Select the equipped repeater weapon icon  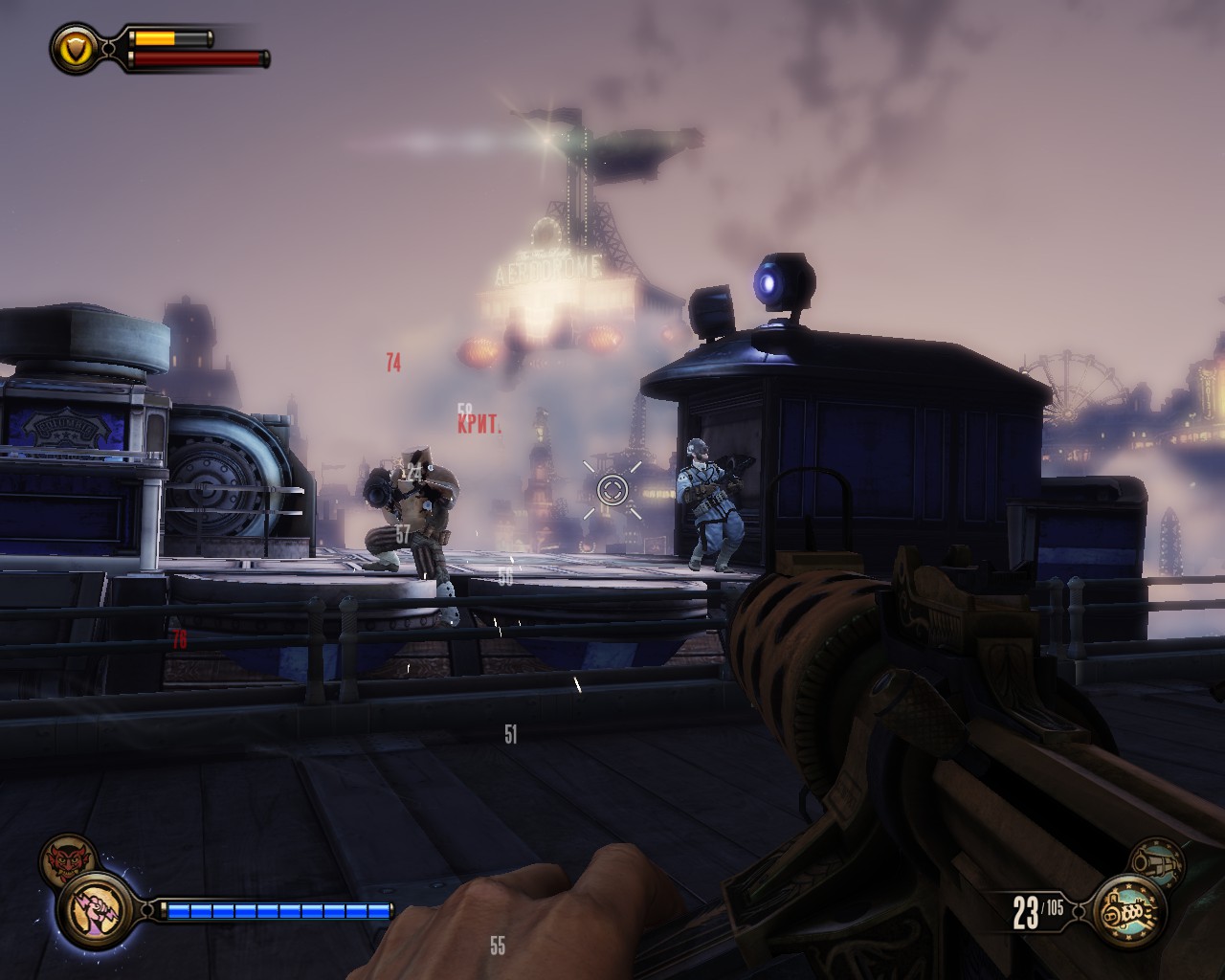click(x=1130, y=912)
